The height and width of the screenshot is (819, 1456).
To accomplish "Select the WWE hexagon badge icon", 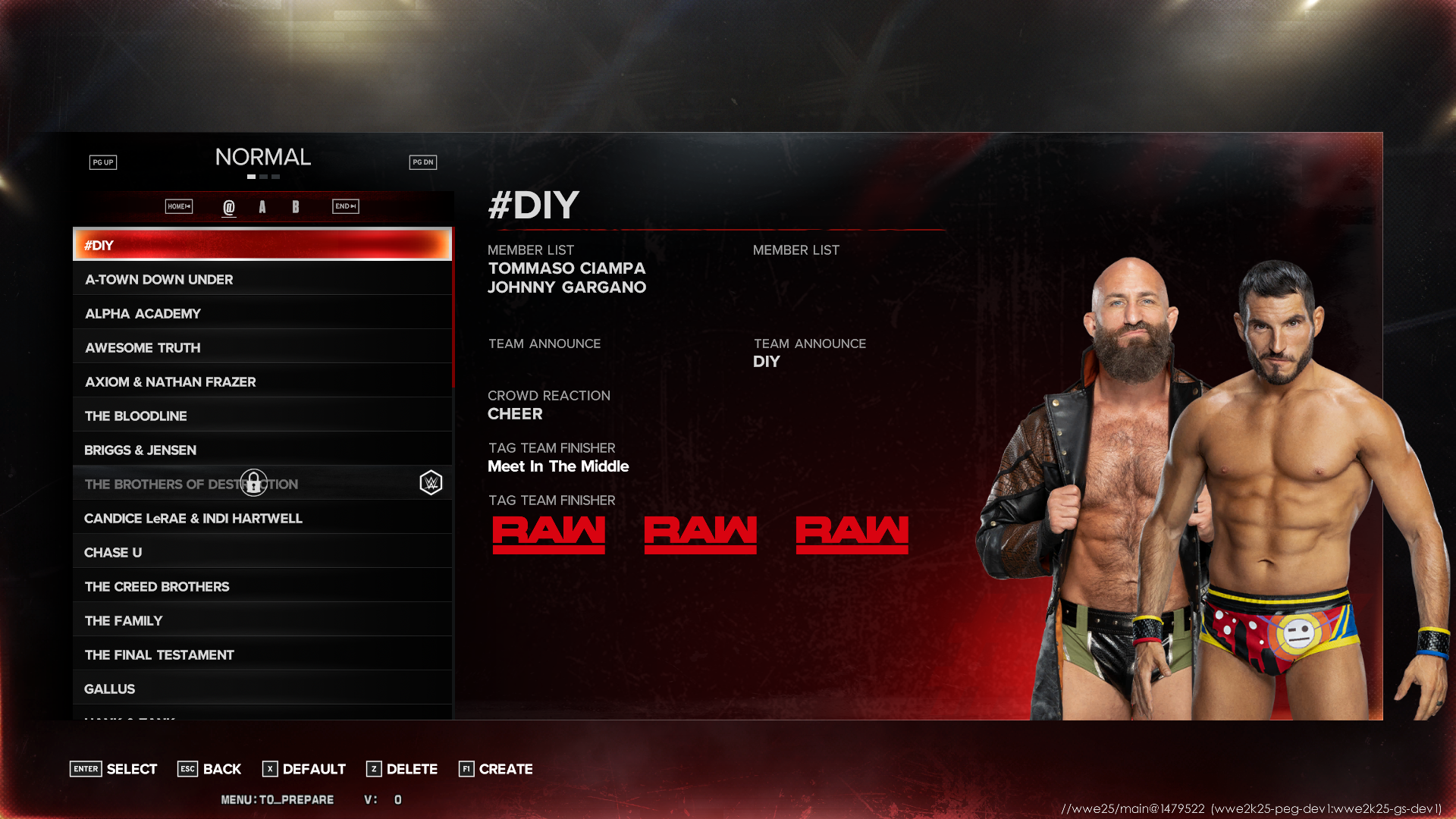I will pos(430,482).
